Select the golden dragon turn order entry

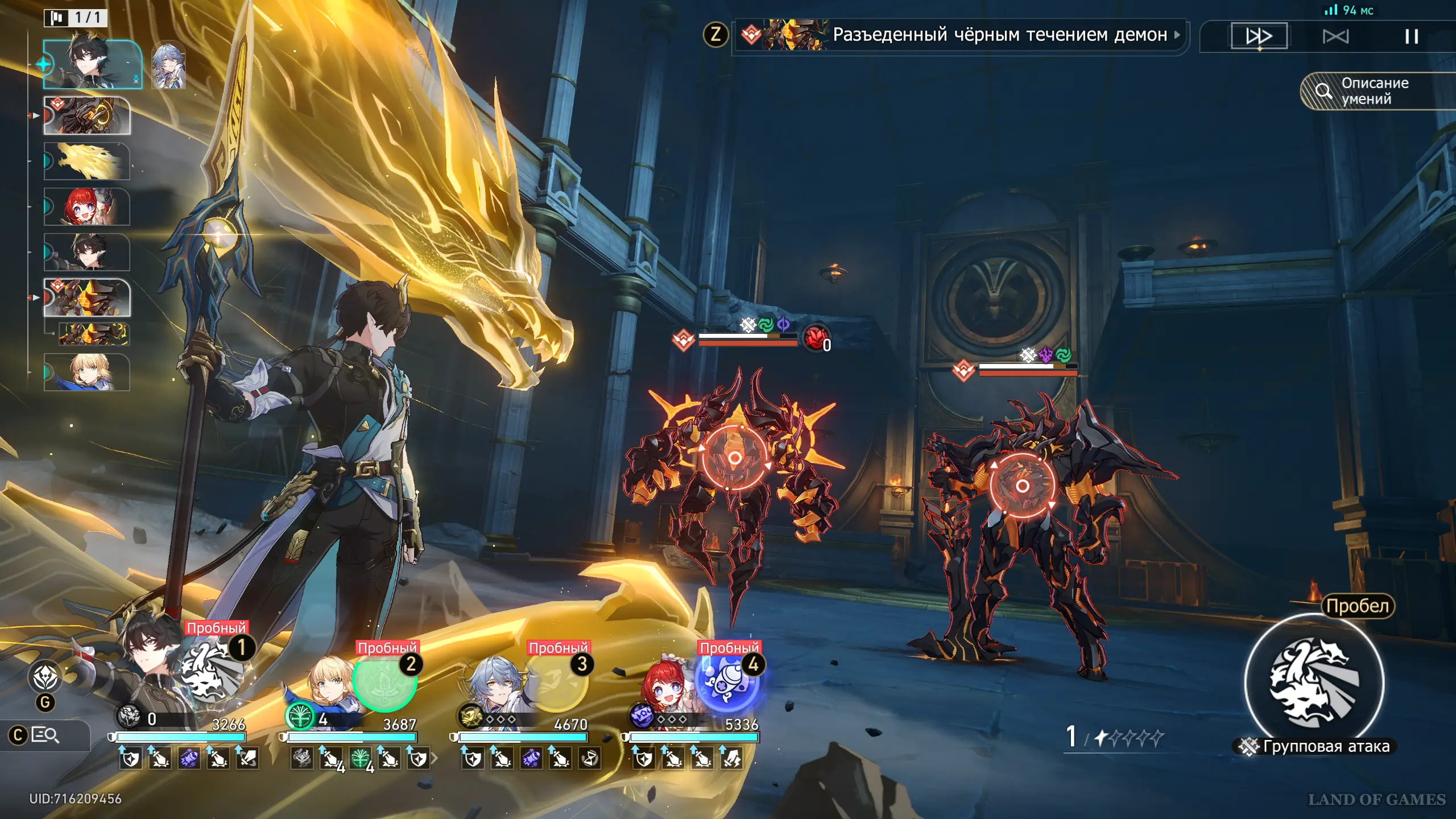[87, 161]
